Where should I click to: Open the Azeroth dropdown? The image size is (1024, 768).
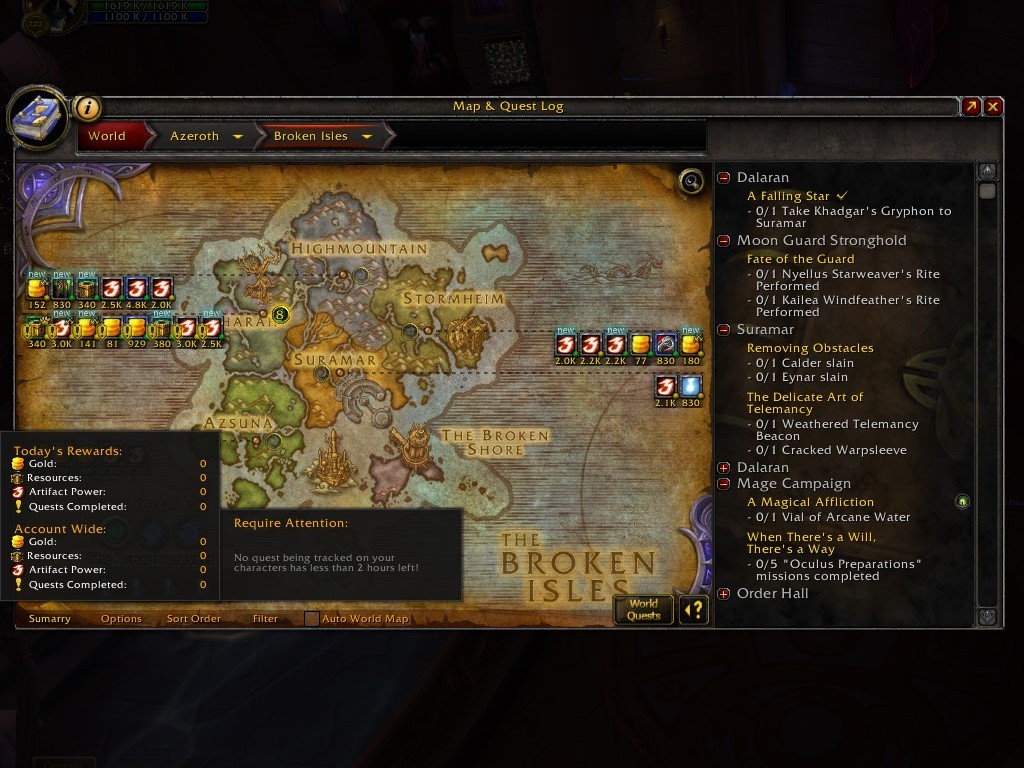(x=238, y=137)
